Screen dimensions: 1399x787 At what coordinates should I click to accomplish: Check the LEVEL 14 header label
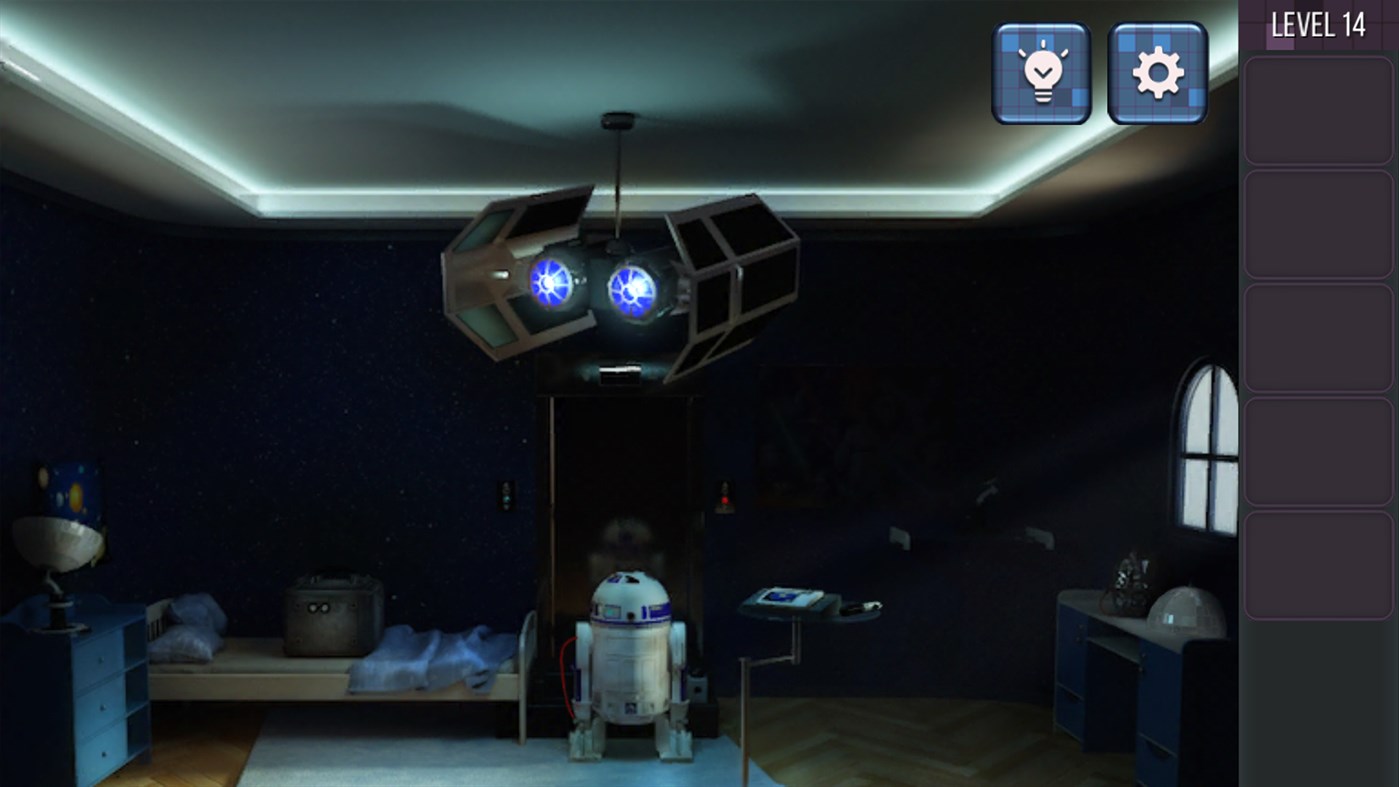tap(1319, 24)
